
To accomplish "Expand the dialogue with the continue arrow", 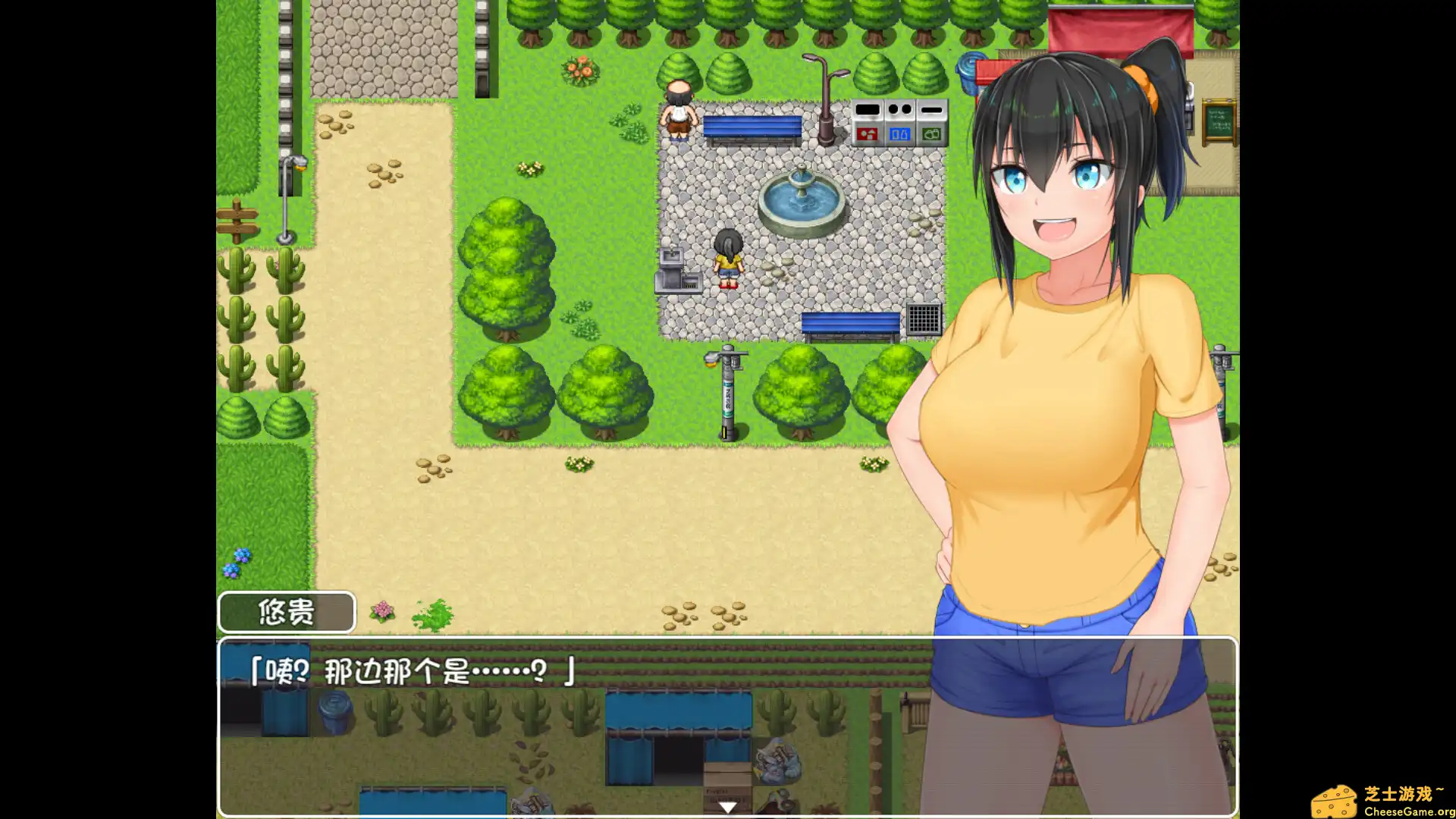I will coord(726,808).
